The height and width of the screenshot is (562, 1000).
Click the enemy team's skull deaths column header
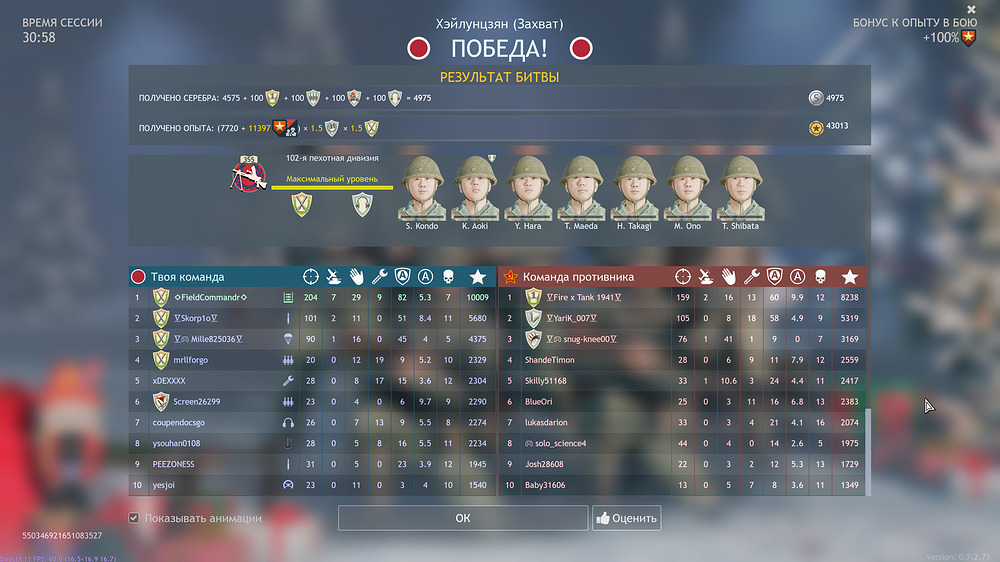(820, 277)
